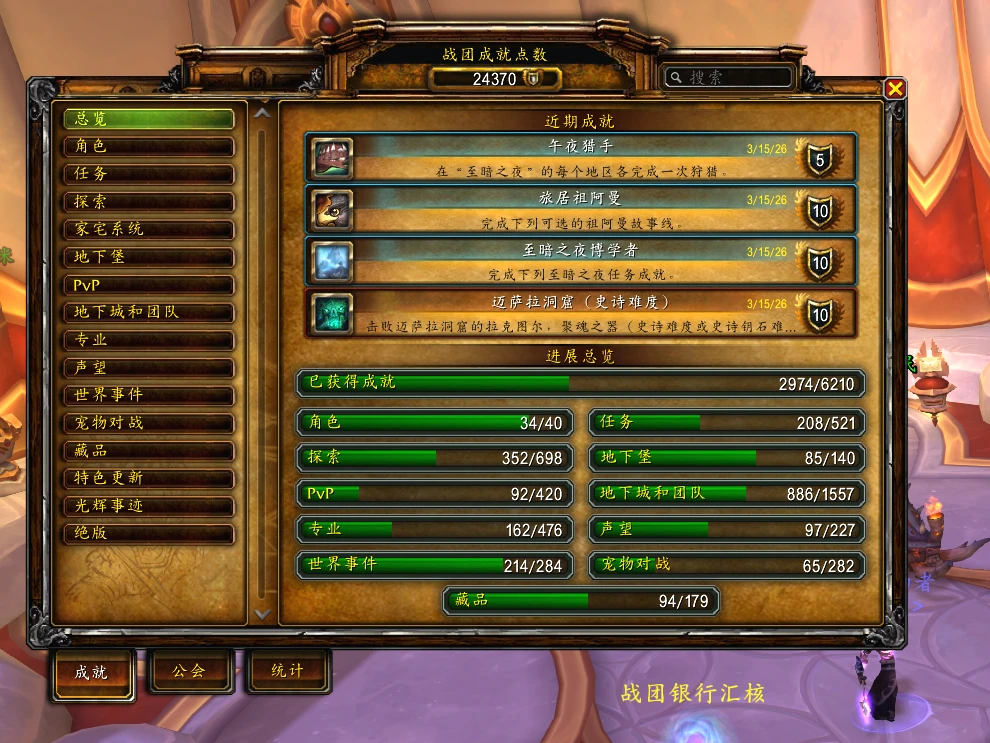Click the 至暗之夜博学者 achievement

tap(580, 262)
